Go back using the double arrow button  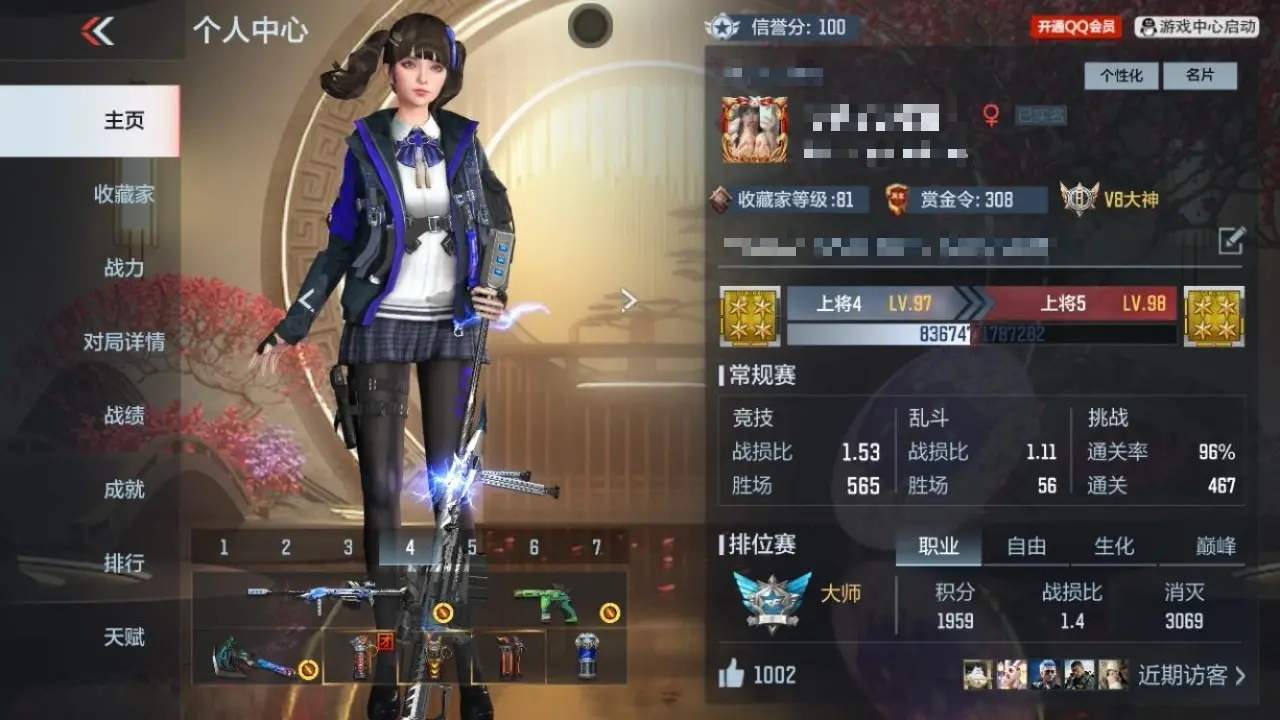click(98, 31)
